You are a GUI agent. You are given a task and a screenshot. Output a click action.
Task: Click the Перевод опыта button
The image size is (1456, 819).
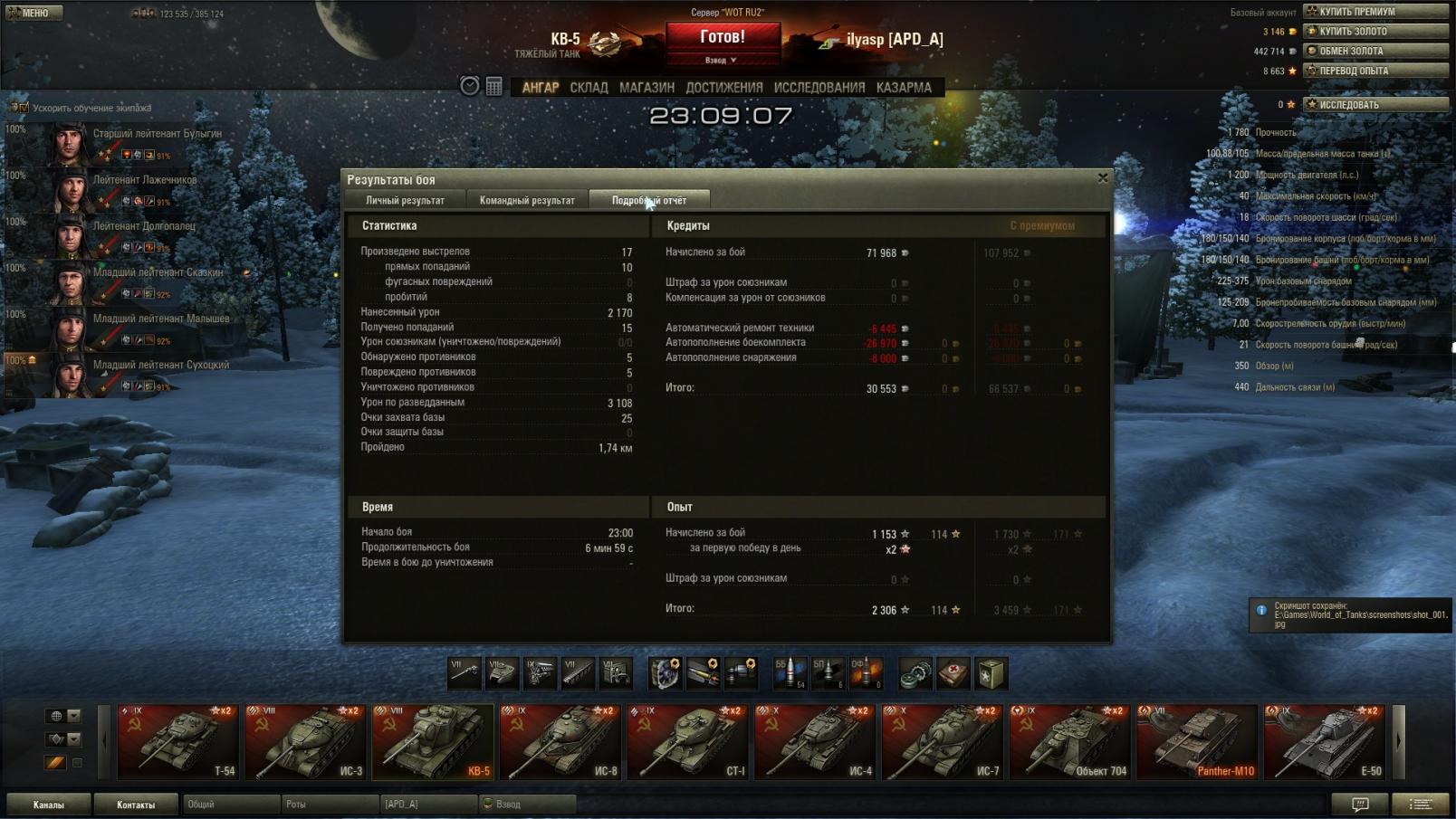(1375, 71)
